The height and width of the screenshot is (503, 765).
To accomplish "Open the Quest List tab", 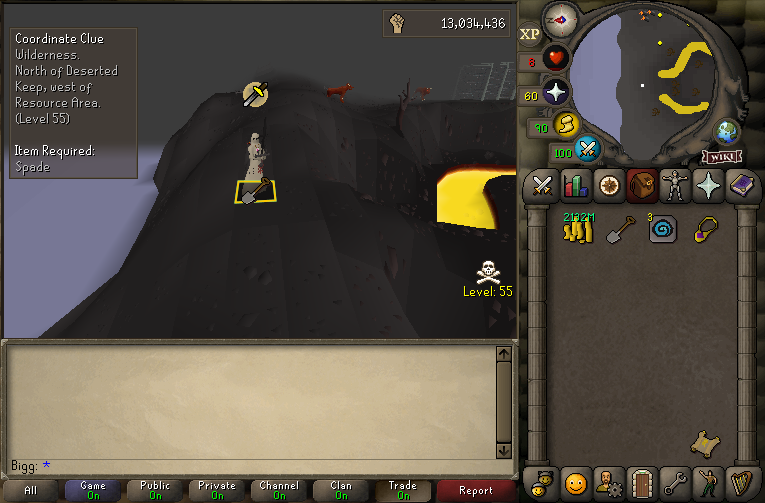I will point(608,185).
